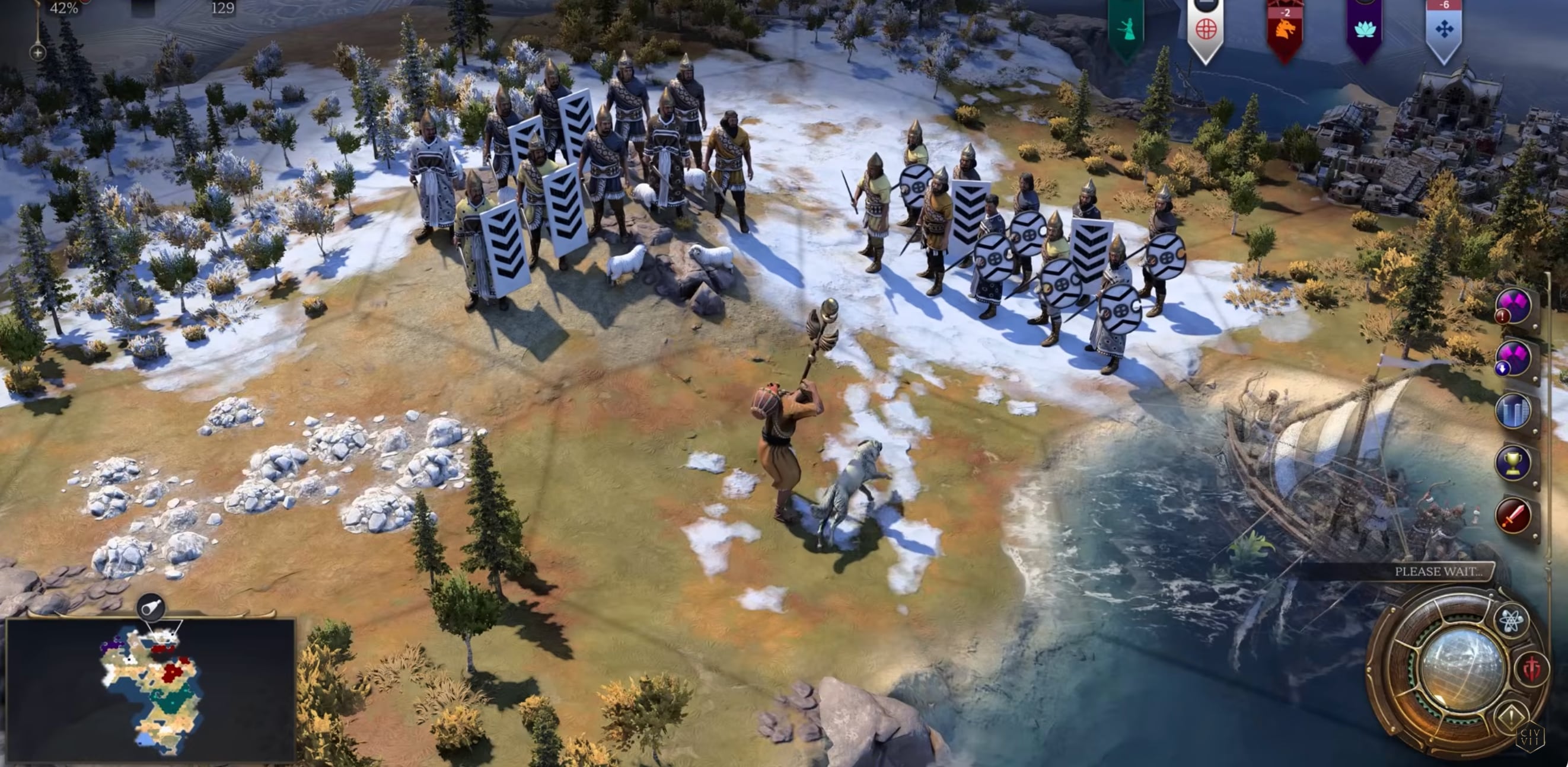Open the atom science button on the dial
Image resolution: width=1568 pixels, height=767 pixels.
pyautogui.click(x=1511, y=621)
